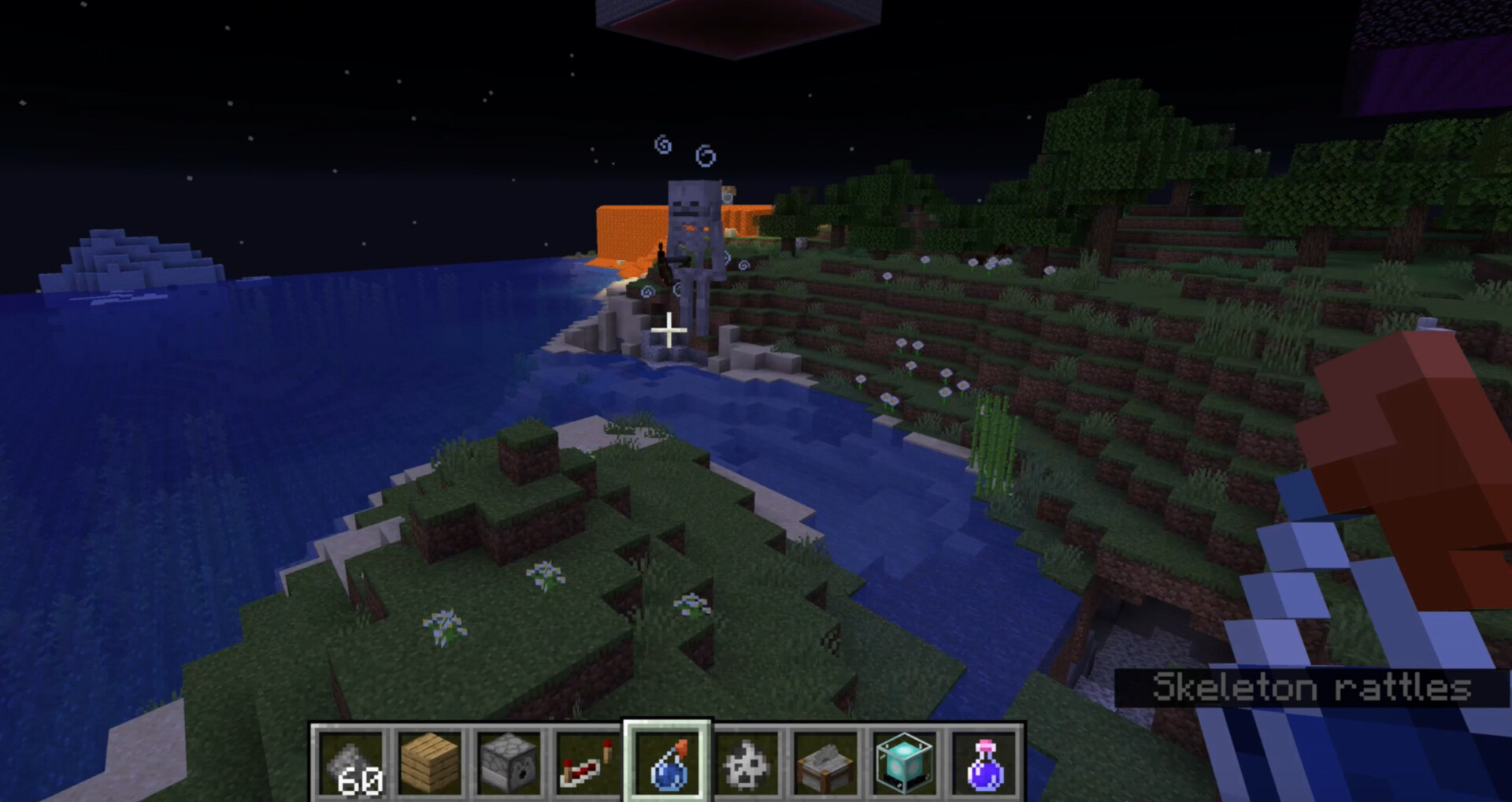Viewport: 1512px width, 802px height.
Task: Select the oak planks hotbar slot
Action: (431, 763)
